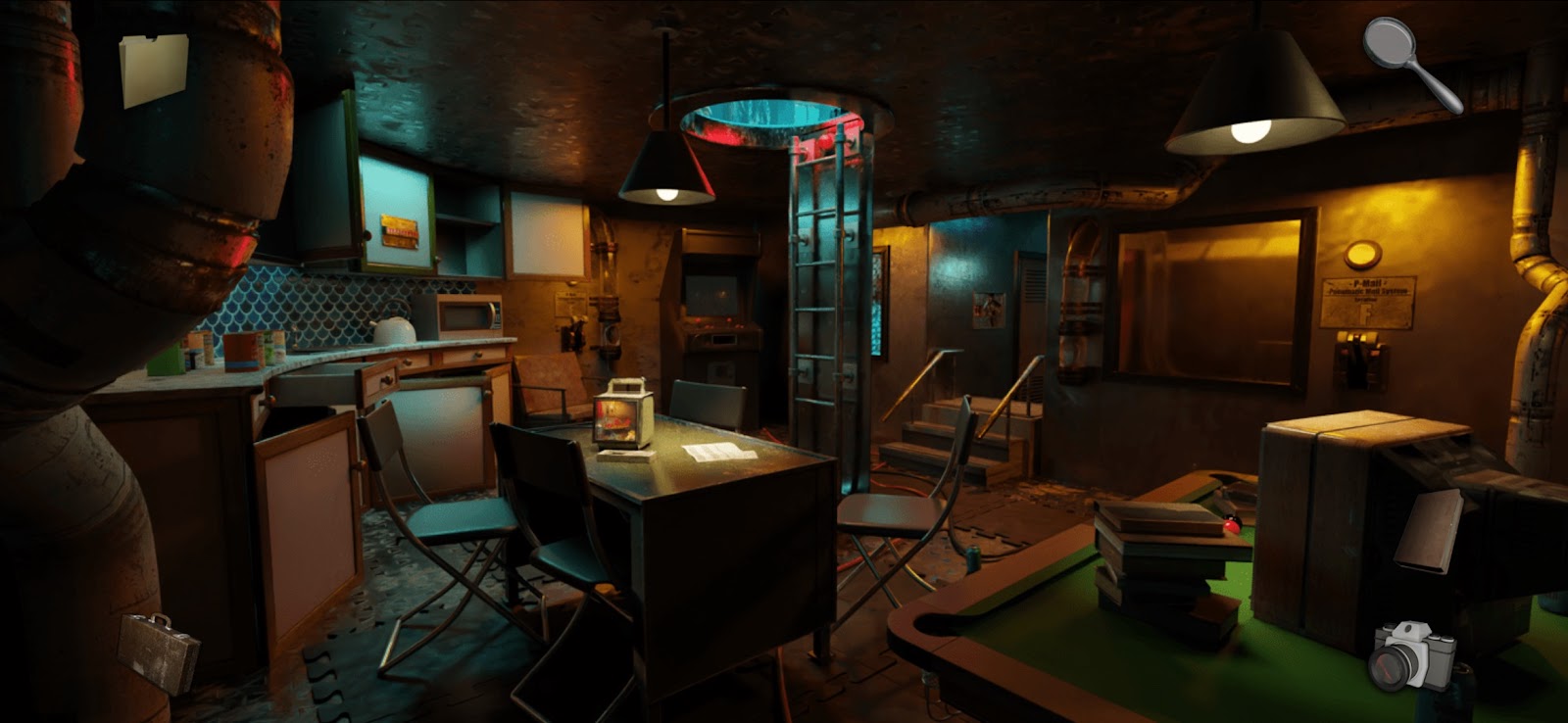Viewport: 1568px width, 723px height.
Task: Open the brown book journal icon
Action: (x=1430, y=530)
